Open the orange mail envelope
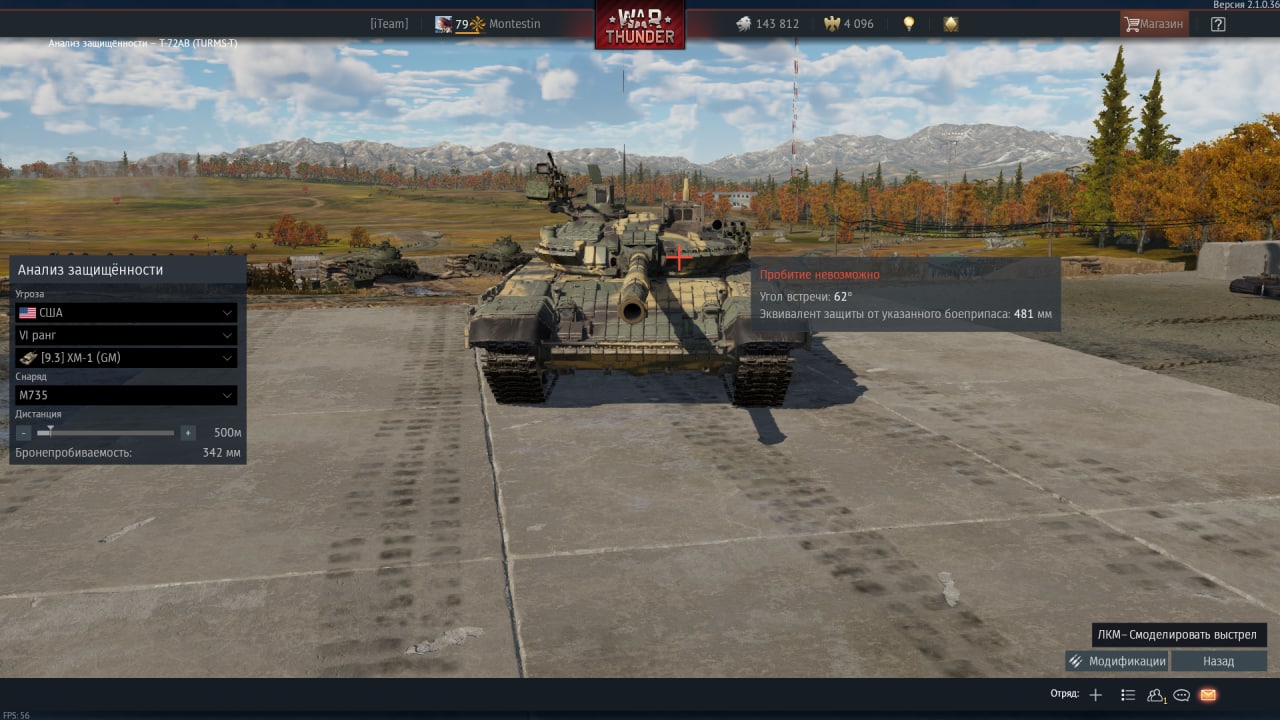 pyautogui.click(x=1208, y=695)
